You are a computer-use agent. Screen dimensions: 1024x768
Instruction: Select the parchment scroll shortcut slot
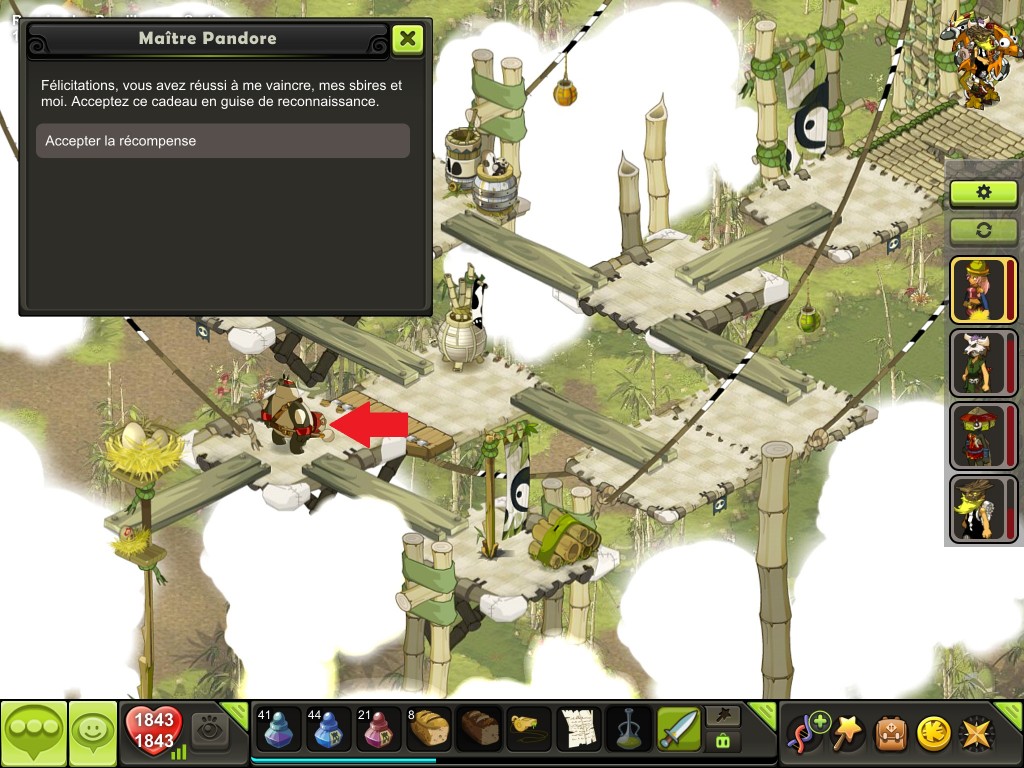click(579, 729)
